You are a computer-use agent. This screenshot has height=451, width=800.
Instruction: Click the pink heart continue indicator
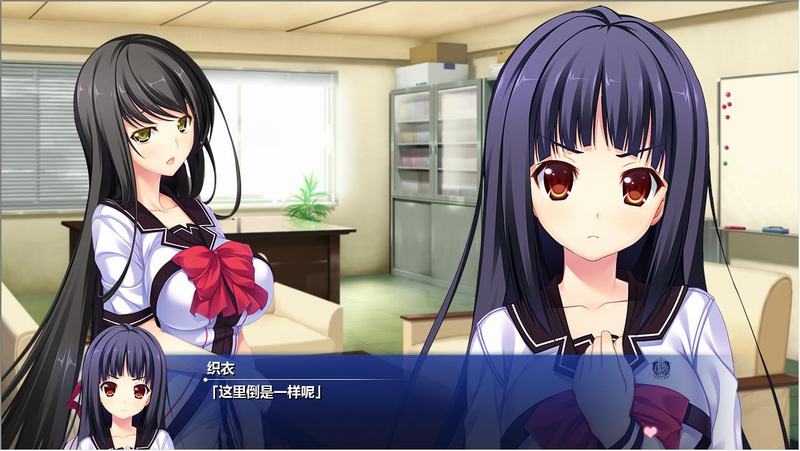pos(648,432)
